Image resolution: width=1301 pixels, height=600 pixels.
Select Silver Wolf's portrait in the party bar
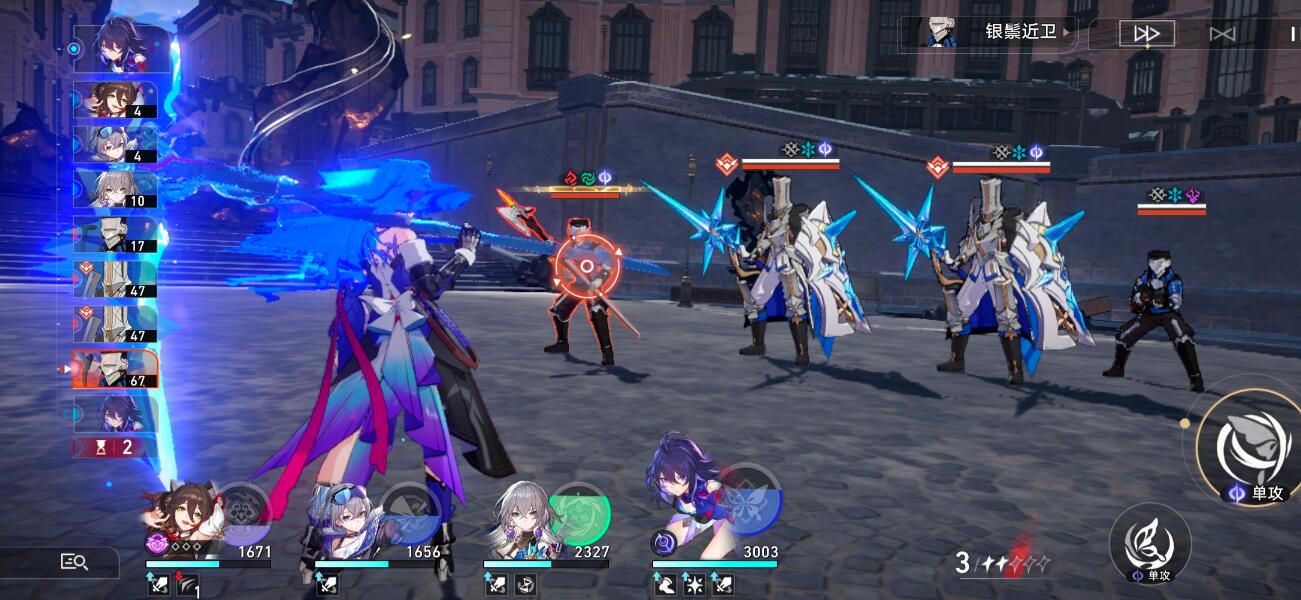pyautogui.click(x=345, y=515)
